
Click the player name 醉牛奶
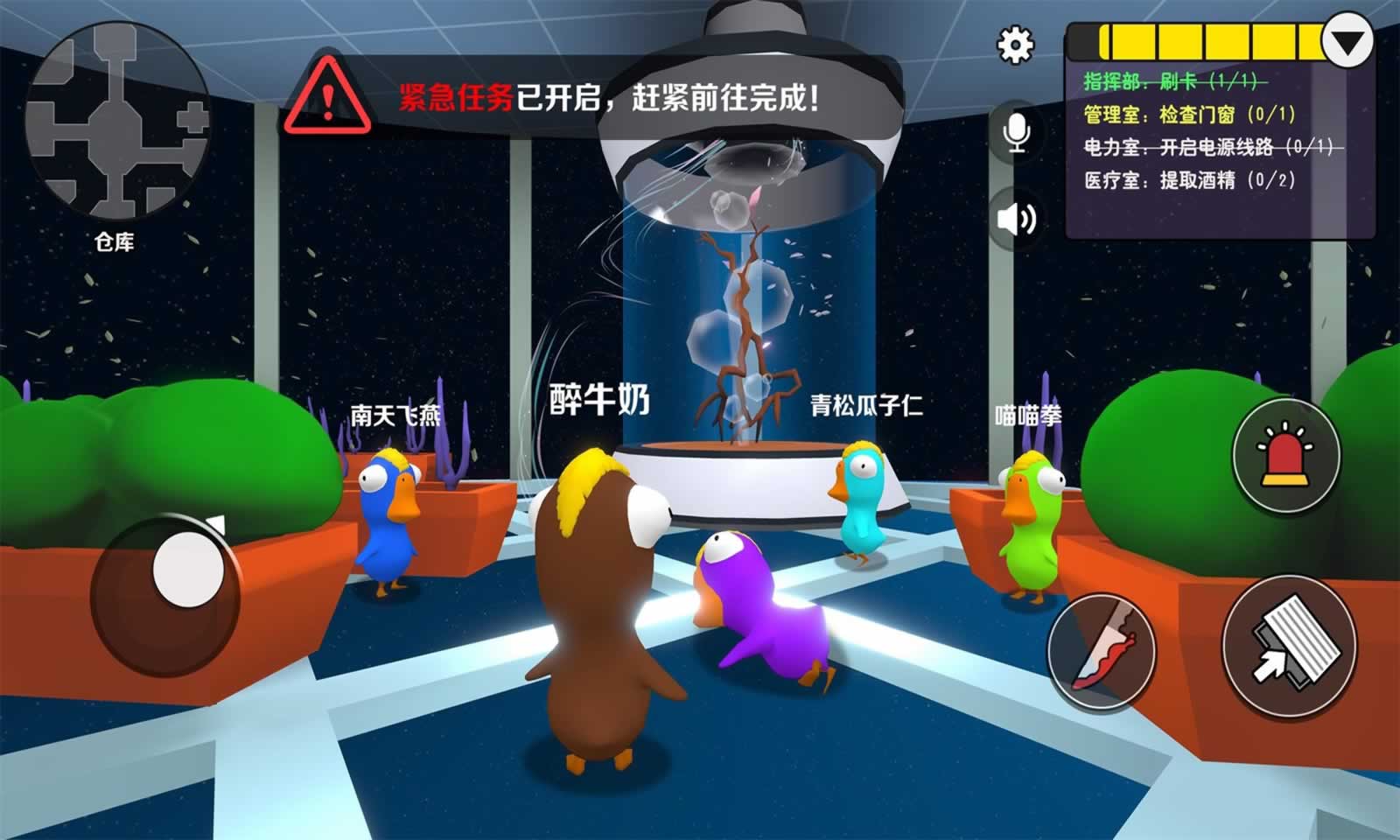point(598,400)
